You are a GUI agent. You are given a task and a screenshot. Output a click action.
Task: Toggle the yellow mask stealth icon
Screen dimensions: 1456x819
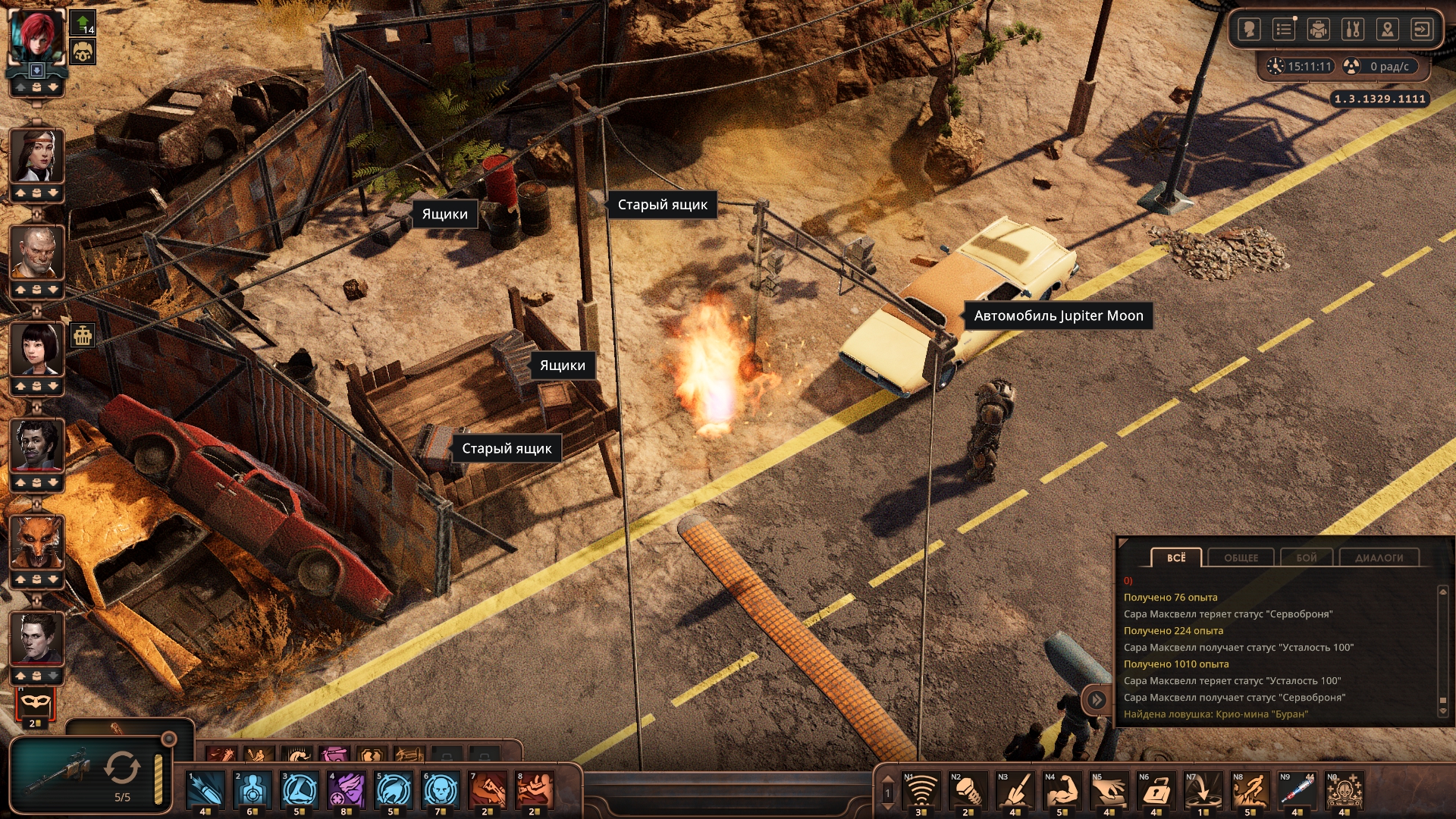pos(35,702)
